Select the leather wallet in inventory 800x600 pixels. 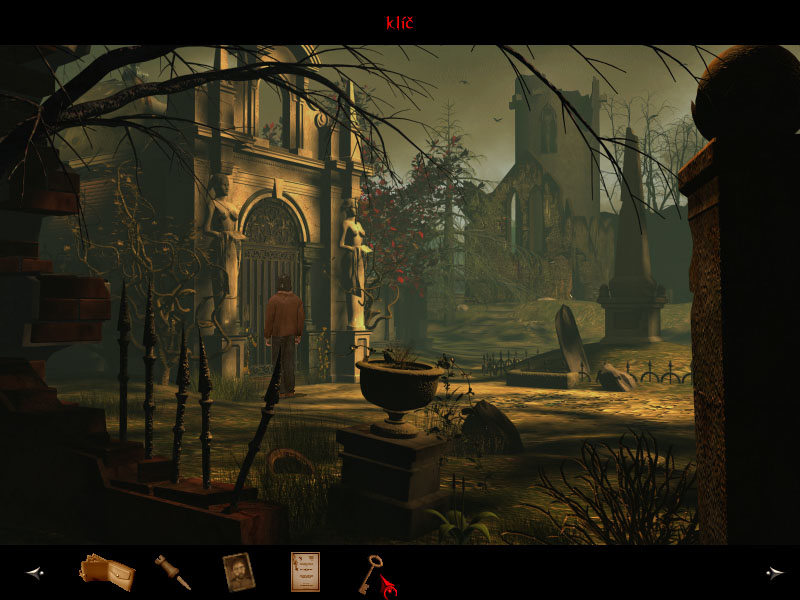pos(106,572)
